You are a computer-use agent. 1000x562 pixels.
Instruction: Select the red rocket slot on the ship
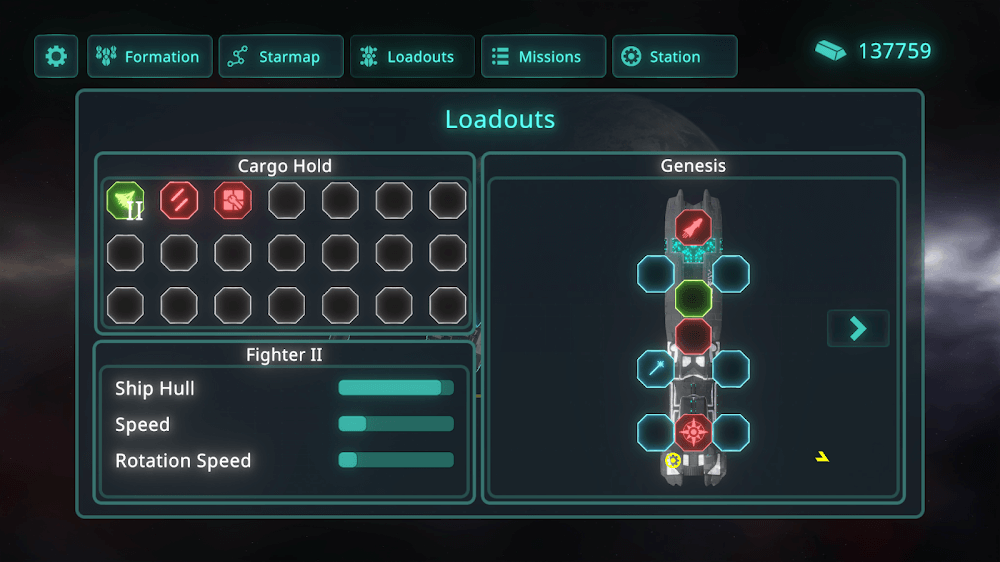693,229
